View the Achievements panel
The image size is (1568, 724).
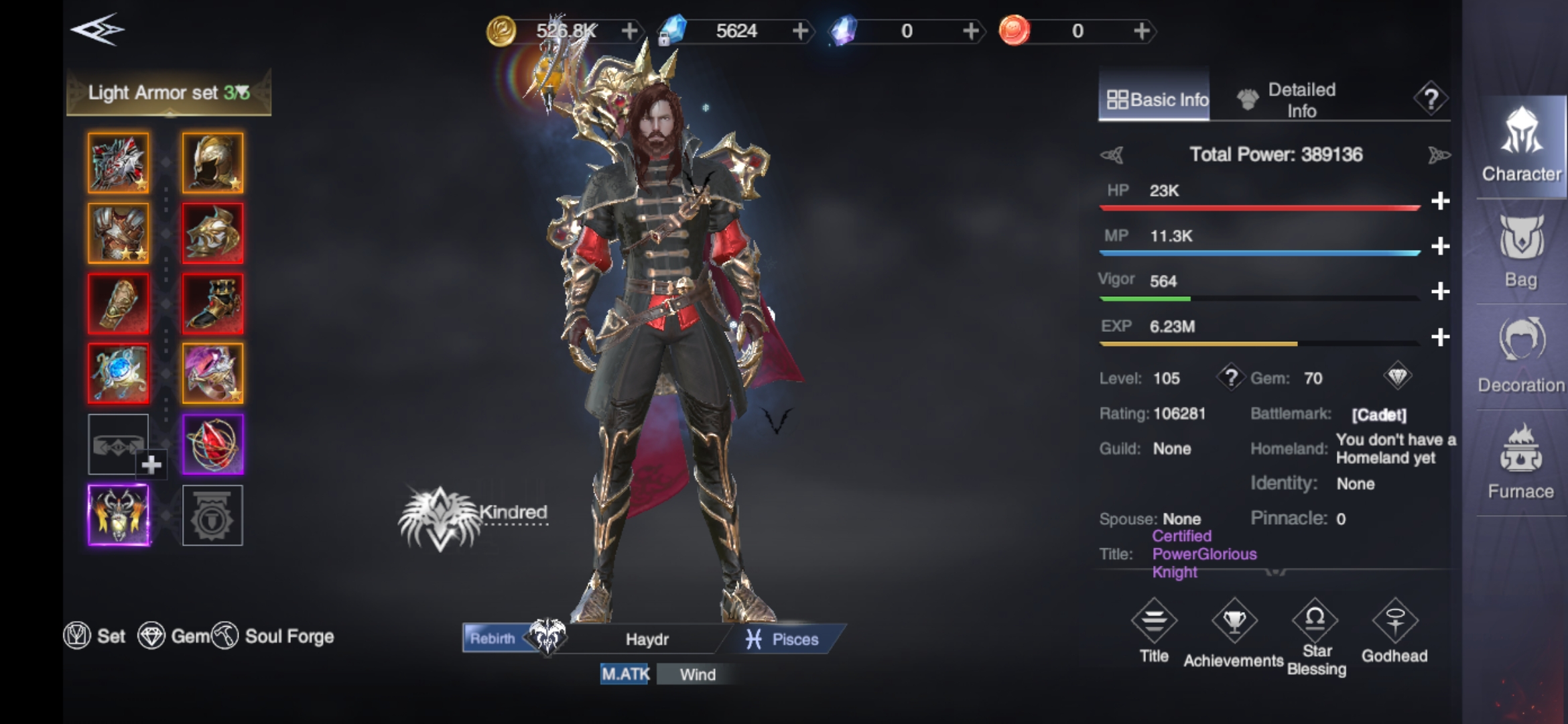point(1234,633)
